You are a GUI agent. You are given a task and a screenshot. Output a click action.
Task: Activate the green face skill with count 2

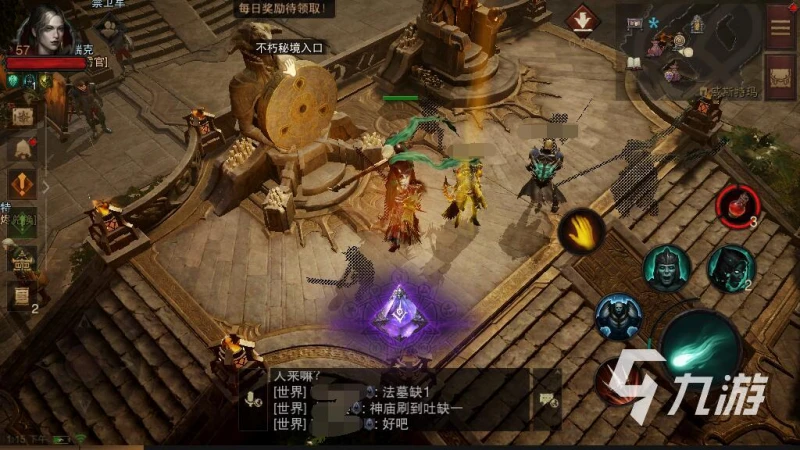(x=730, y=266)
